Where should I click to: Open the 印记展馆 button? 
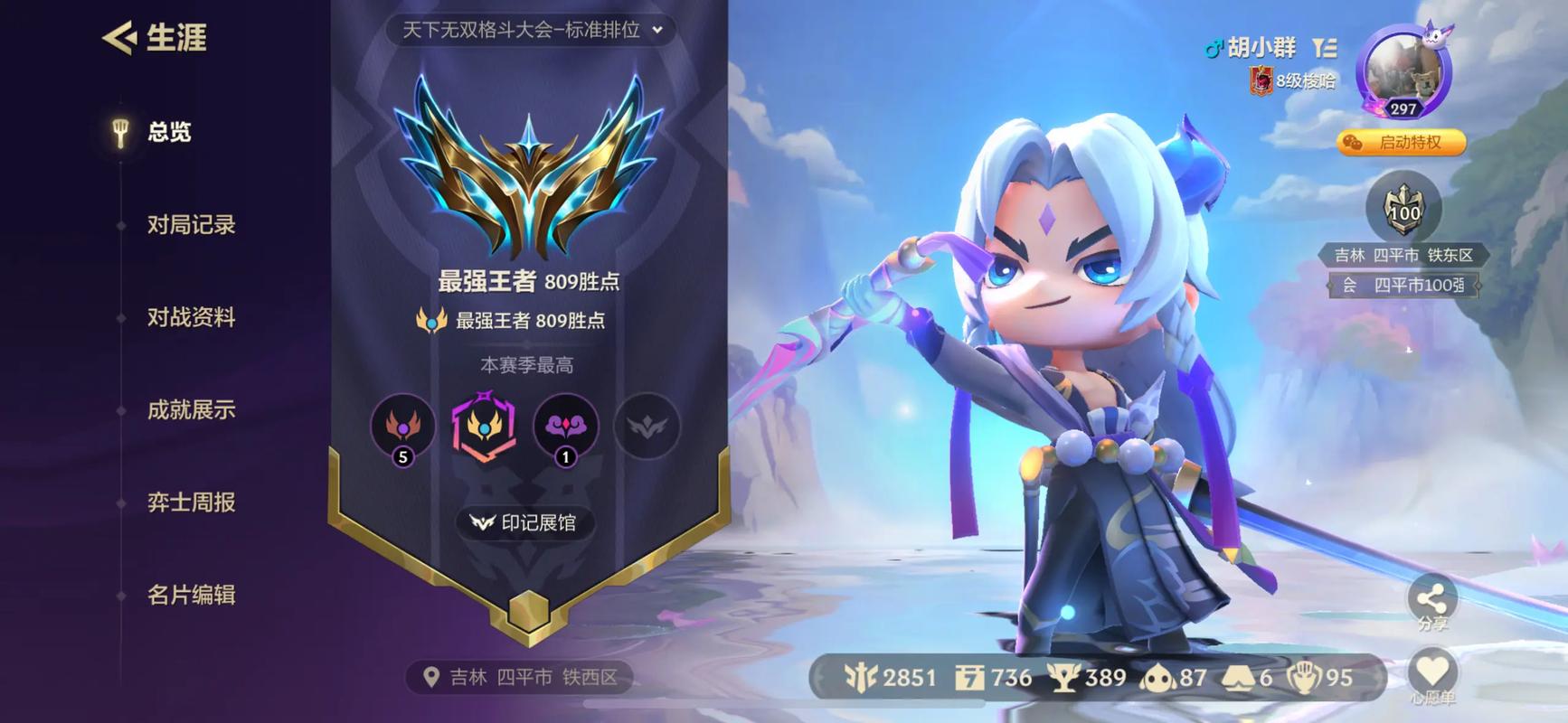coord(524,522)
